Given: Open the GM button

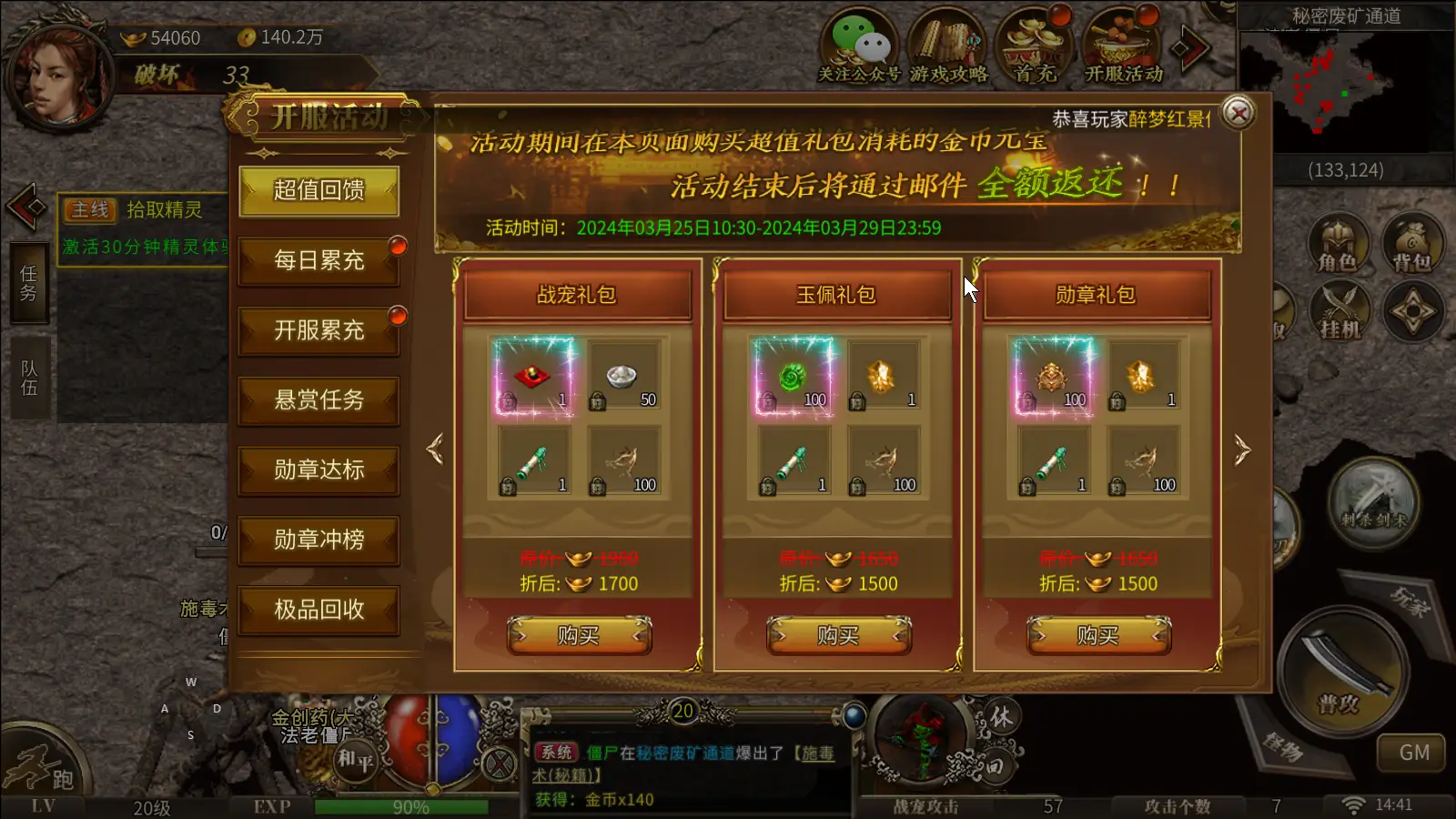Looking at the screenshot, I should 1413,753.
